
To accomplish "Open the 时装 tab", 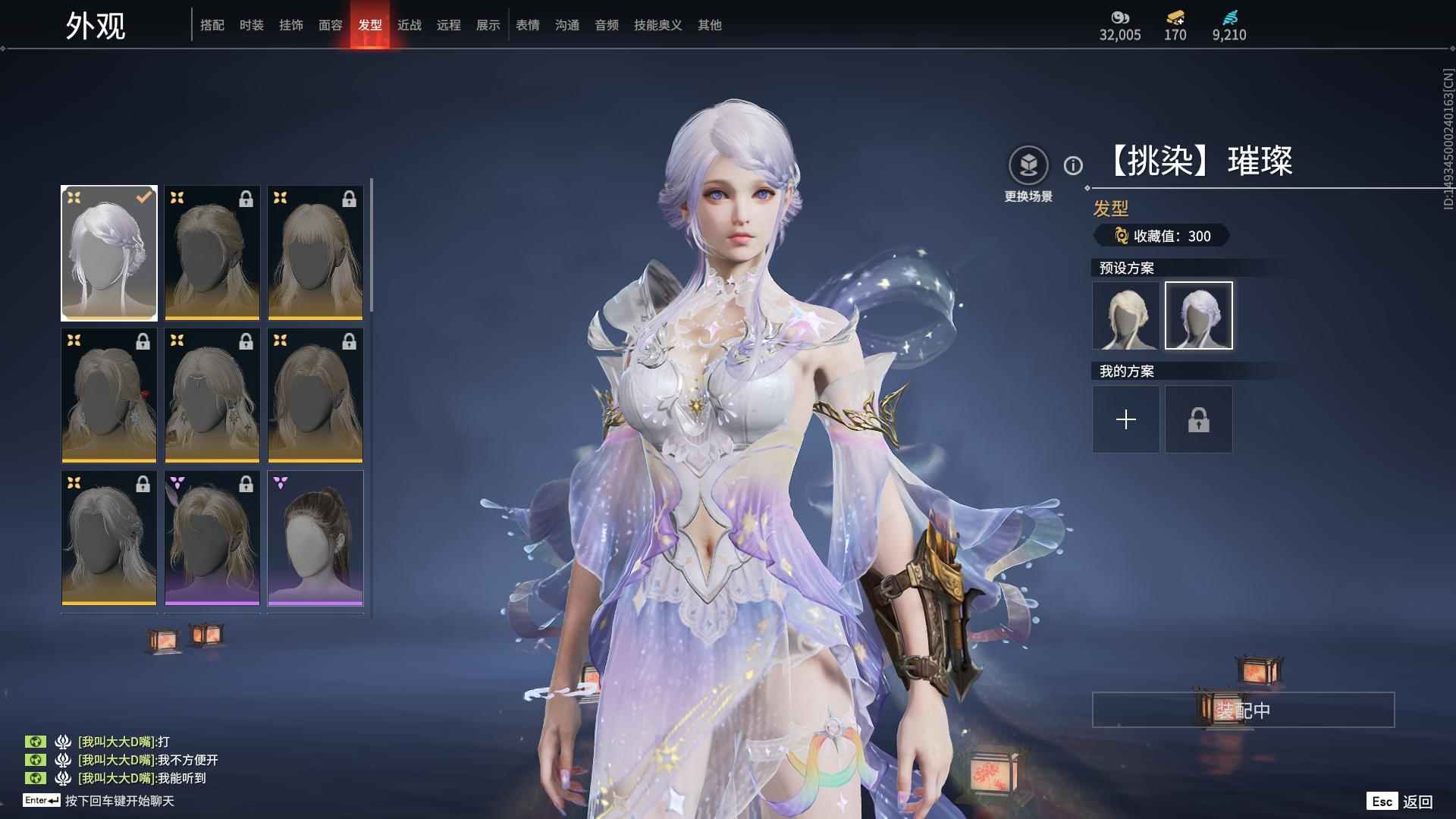I will (x=251, y=25).
